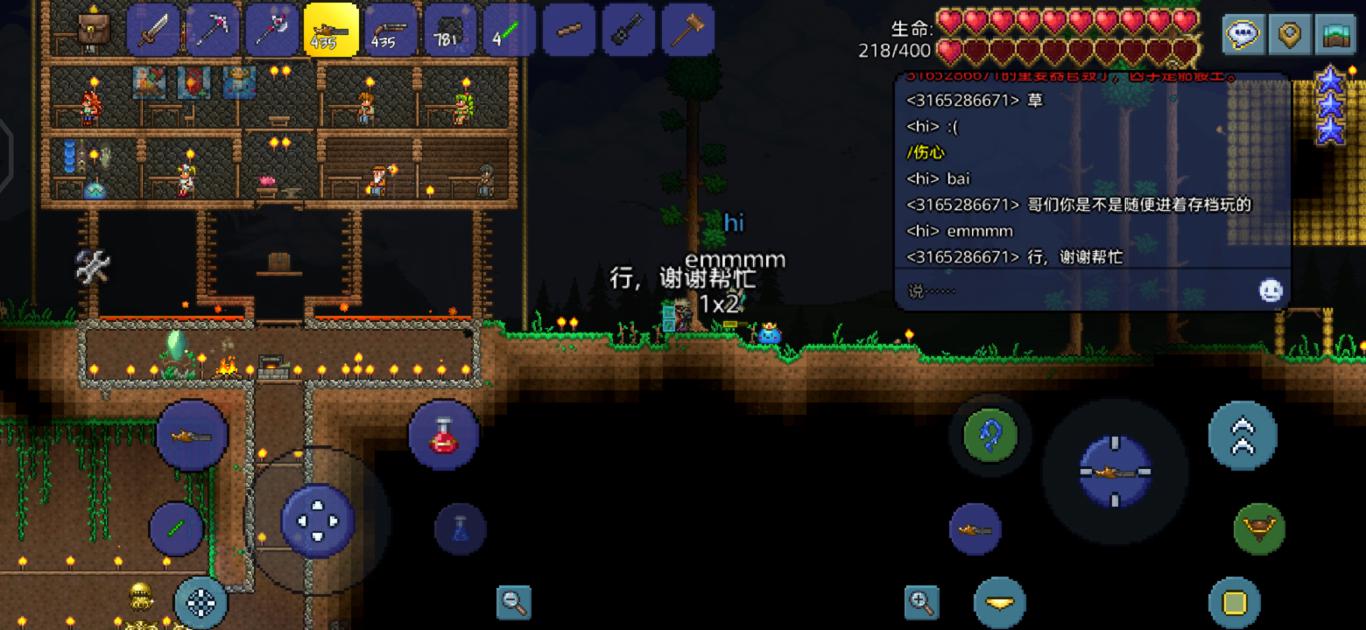Click the chat text input field
The image size is (1366, 630).
point(1075,291)
